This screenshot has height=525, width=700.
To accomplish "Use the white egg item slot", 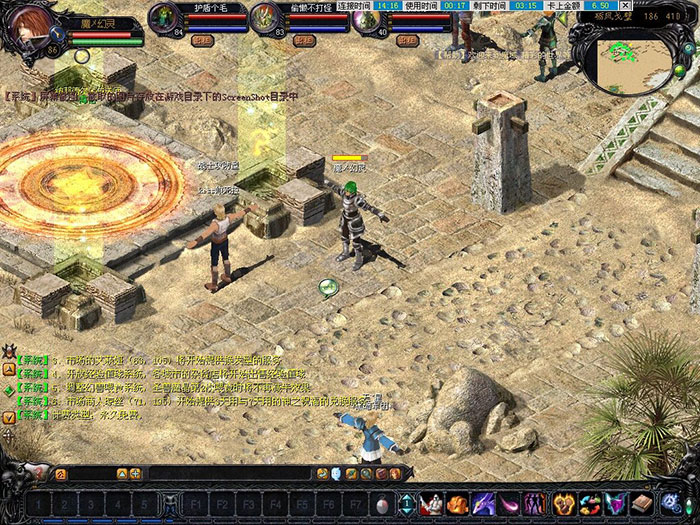I will [382, 503].
